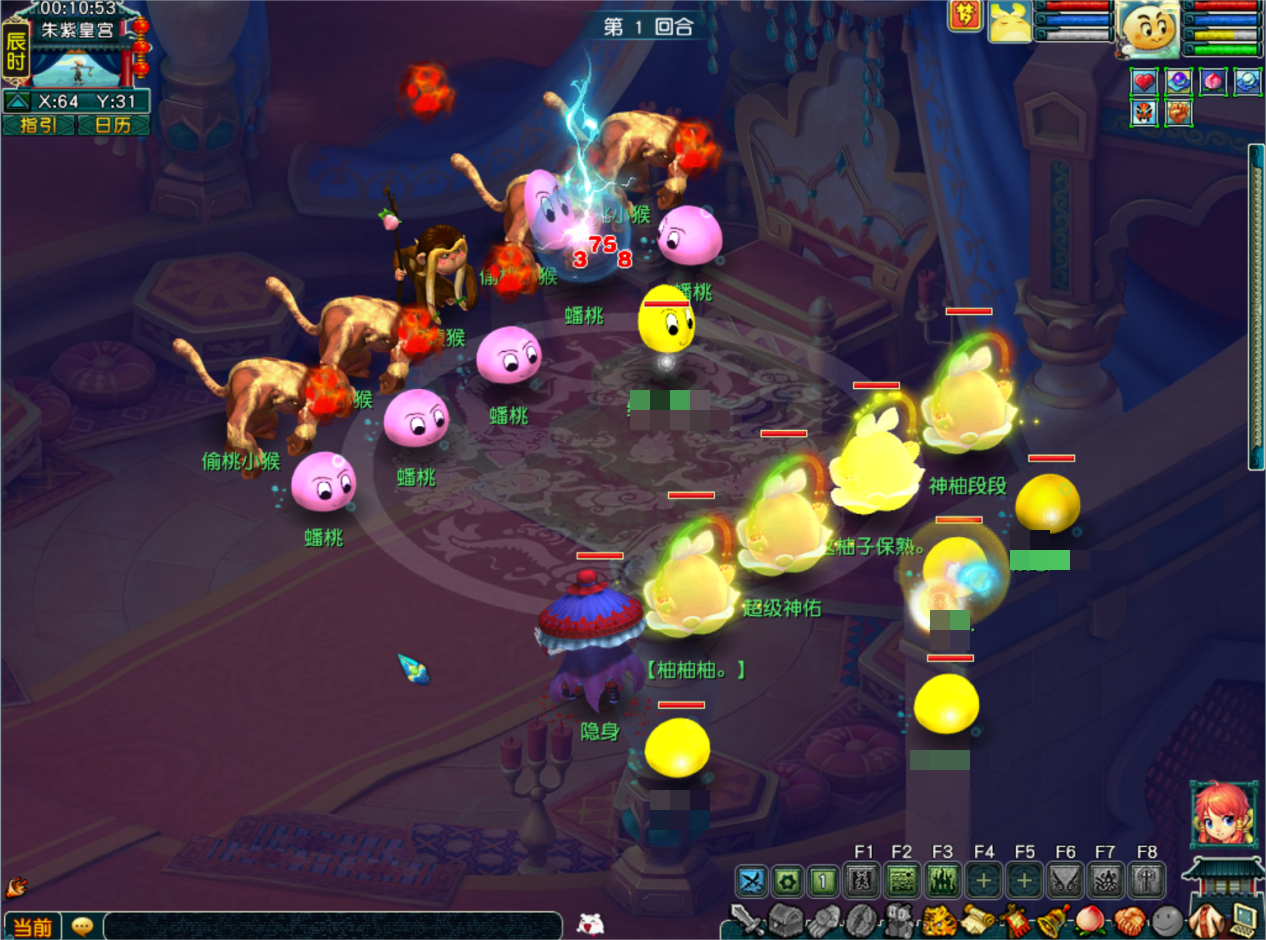
Task: Click the round-faced player character portrait
Action: 1148,30
